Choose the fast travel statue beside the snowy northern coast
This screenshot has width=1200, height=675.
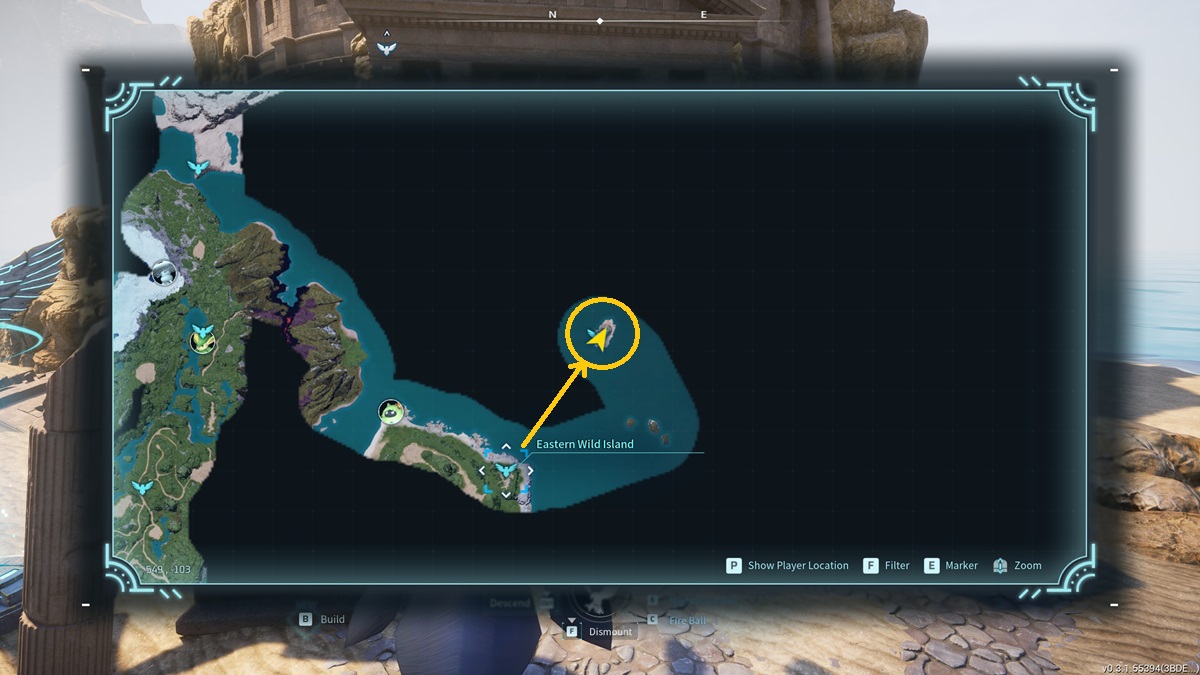[x=199, y=167]
